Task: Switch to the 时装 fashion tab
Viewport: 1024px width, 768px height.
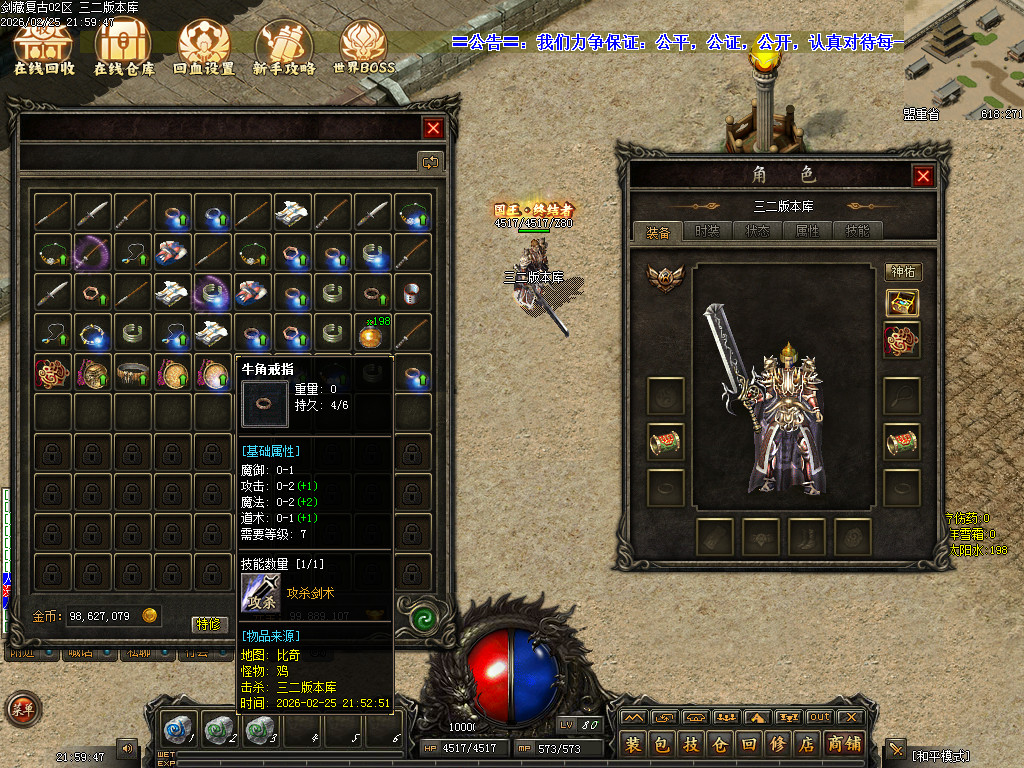Action: click(707, 231)
